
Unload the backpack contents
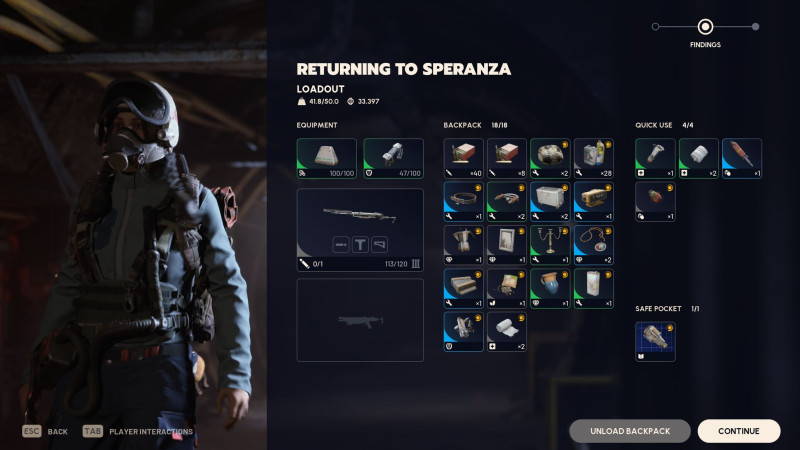(630, 431)
